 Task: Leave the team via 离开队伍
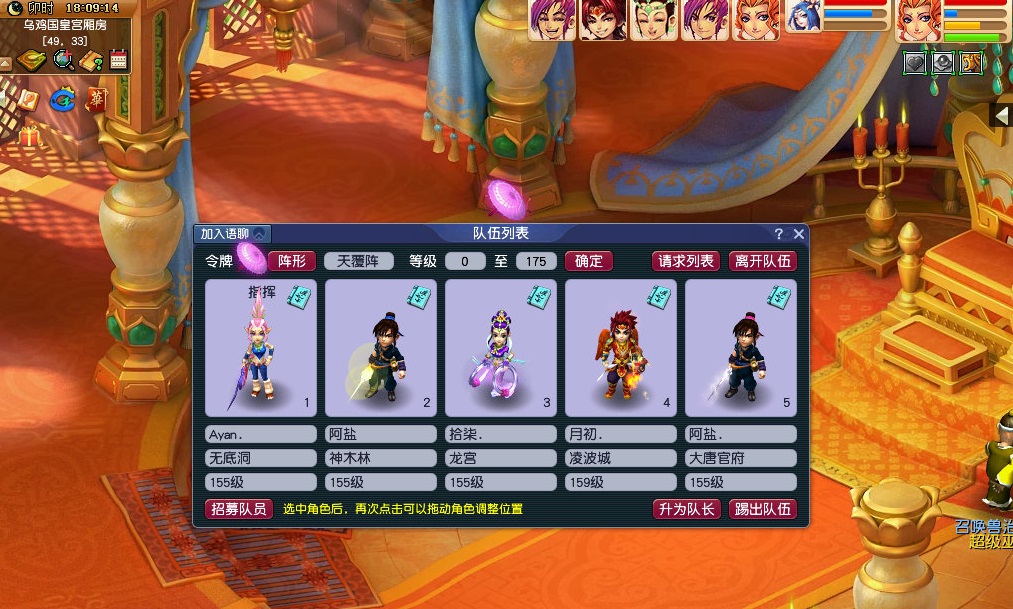coord(762,261)
